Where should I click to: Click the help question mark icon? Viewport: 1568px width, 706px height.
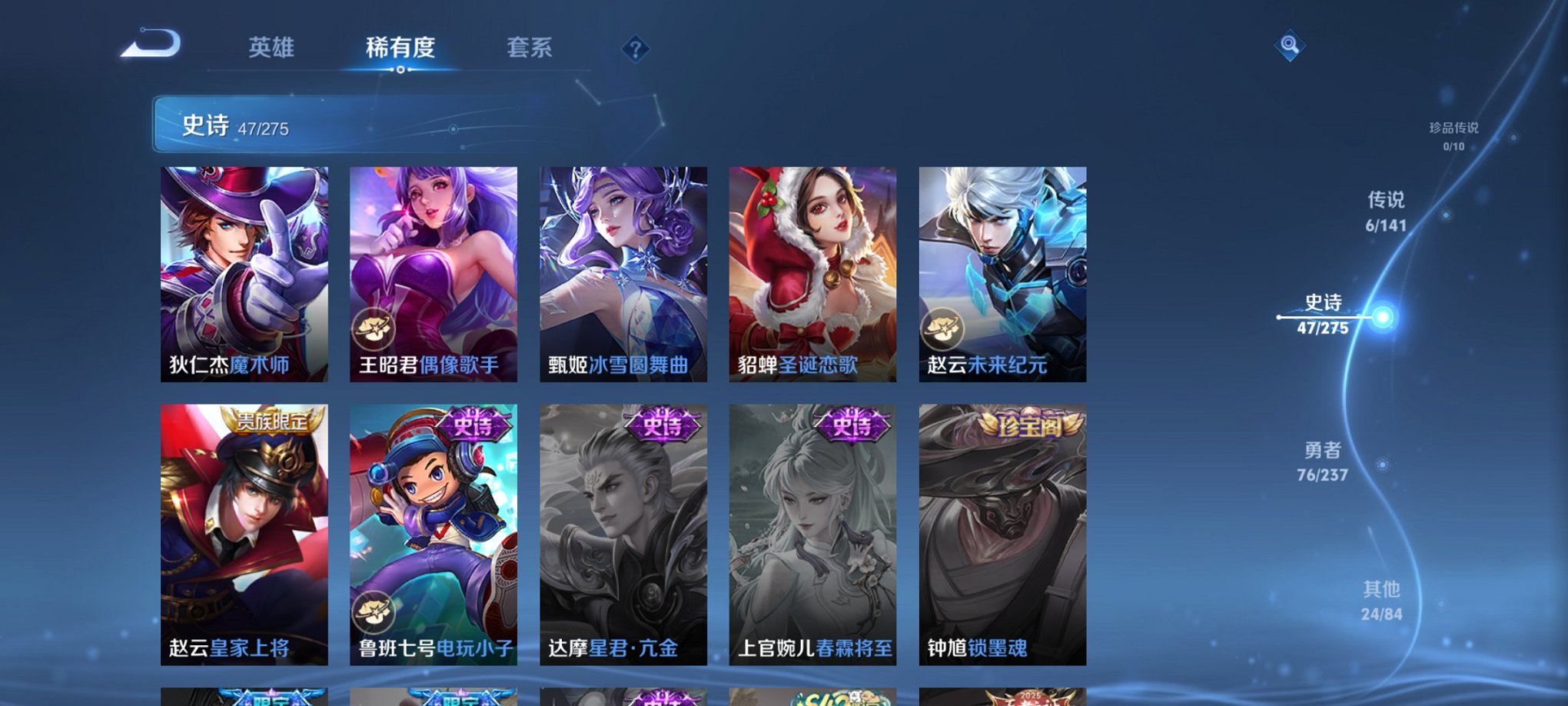coord(633,50)
